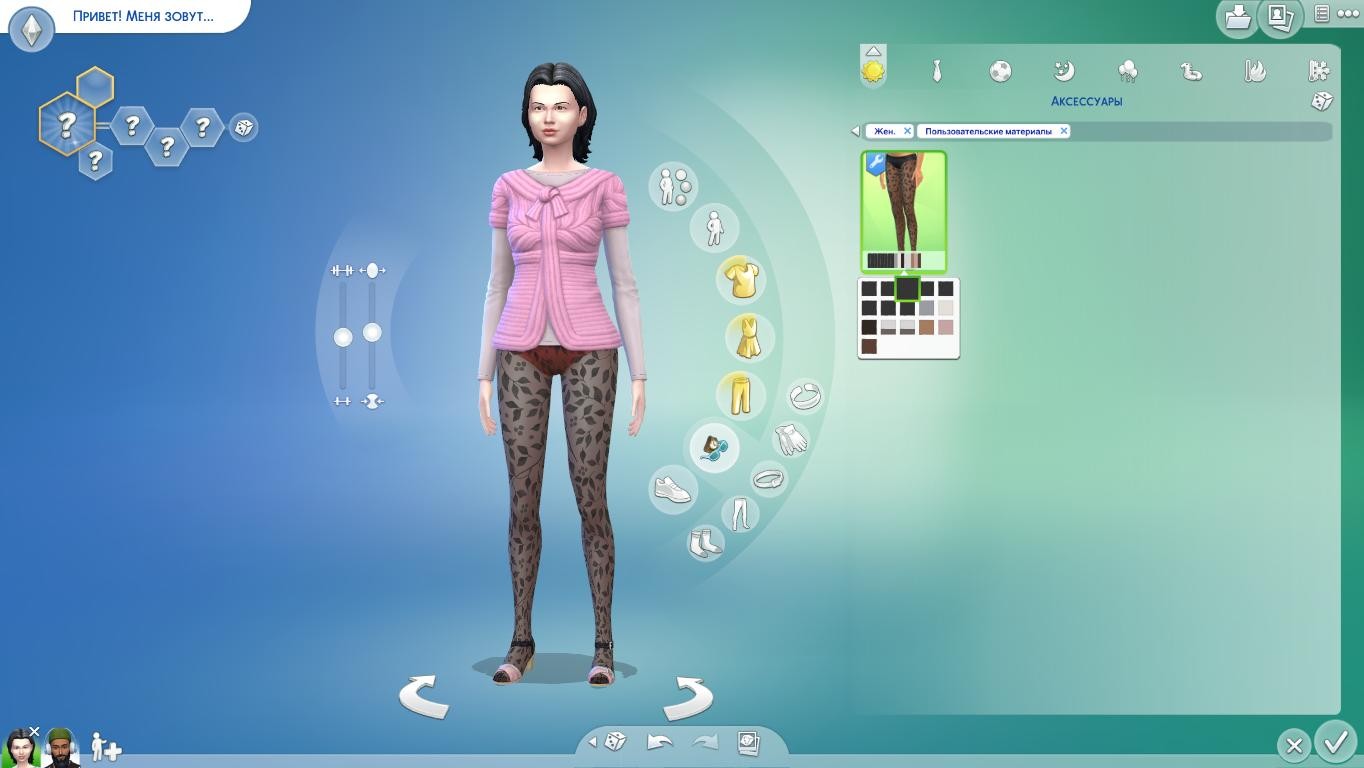Open the full-body dress category
The image size is (1364, 768).
(x=747, y=337)
